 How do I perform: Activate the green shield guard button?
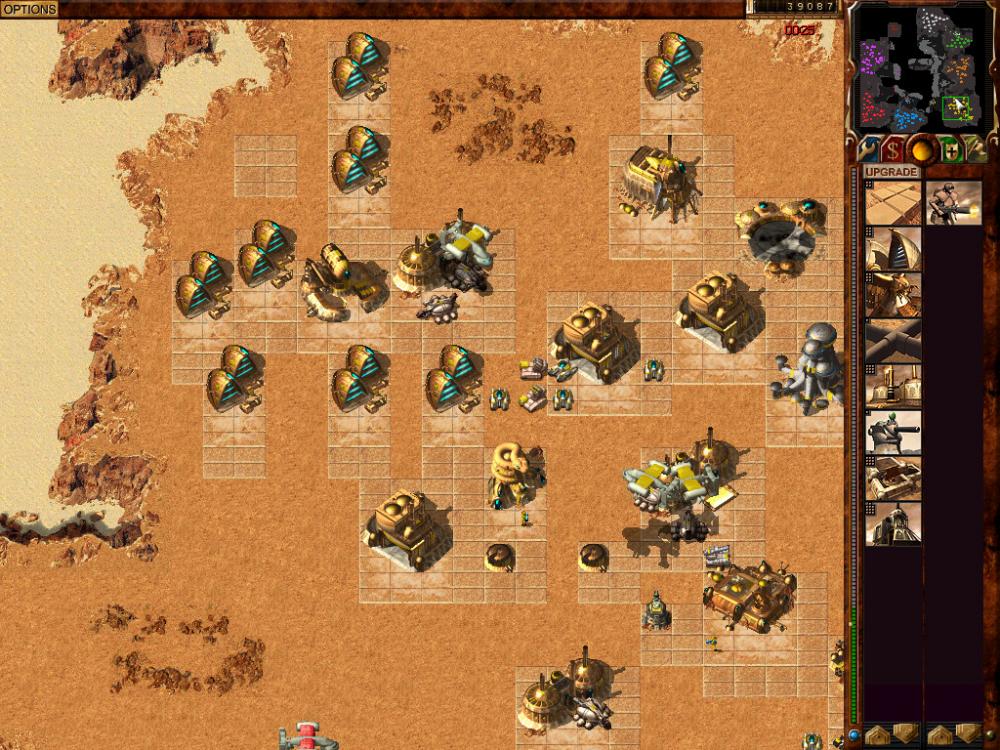(x=949, y=150)
